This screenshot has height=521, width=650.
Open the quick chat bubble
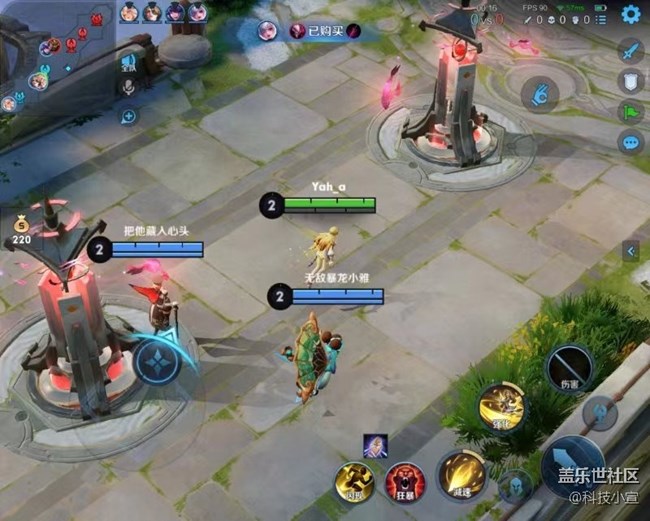click(630, 142)
